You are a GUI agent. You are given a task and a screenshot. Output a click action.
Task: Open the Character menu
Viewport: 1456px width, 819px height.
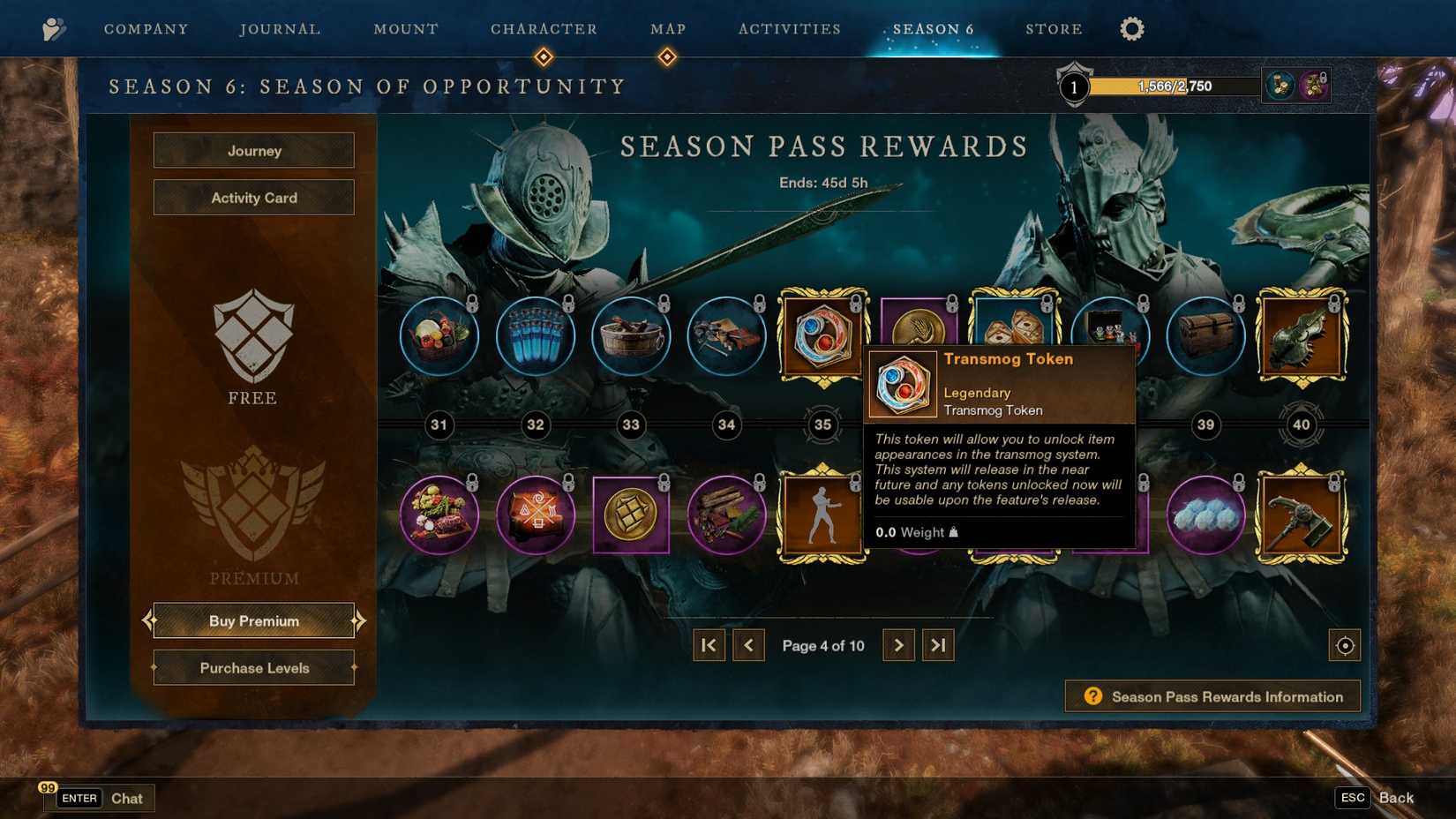tap(544, 28)
